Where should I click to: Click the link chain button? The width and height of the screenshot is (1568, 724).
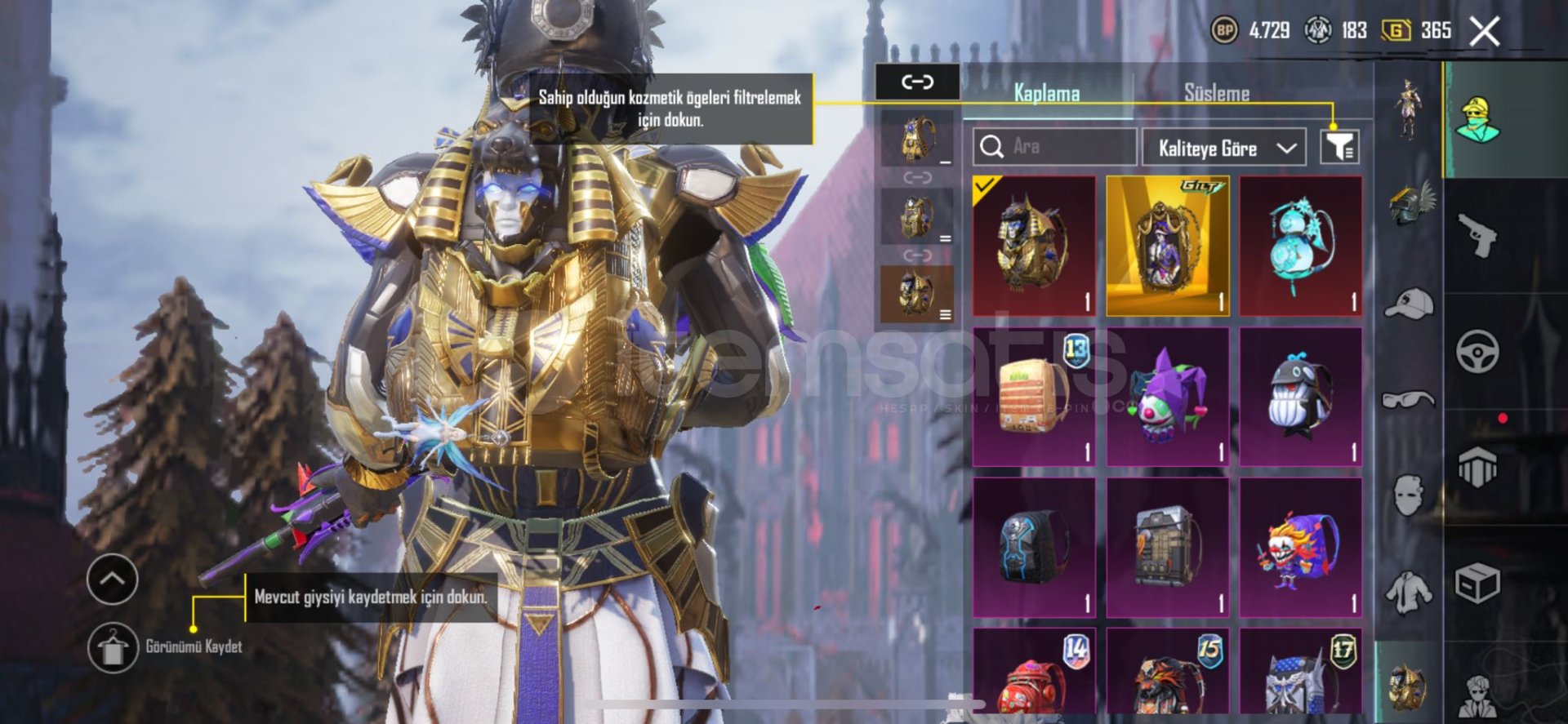917,82
